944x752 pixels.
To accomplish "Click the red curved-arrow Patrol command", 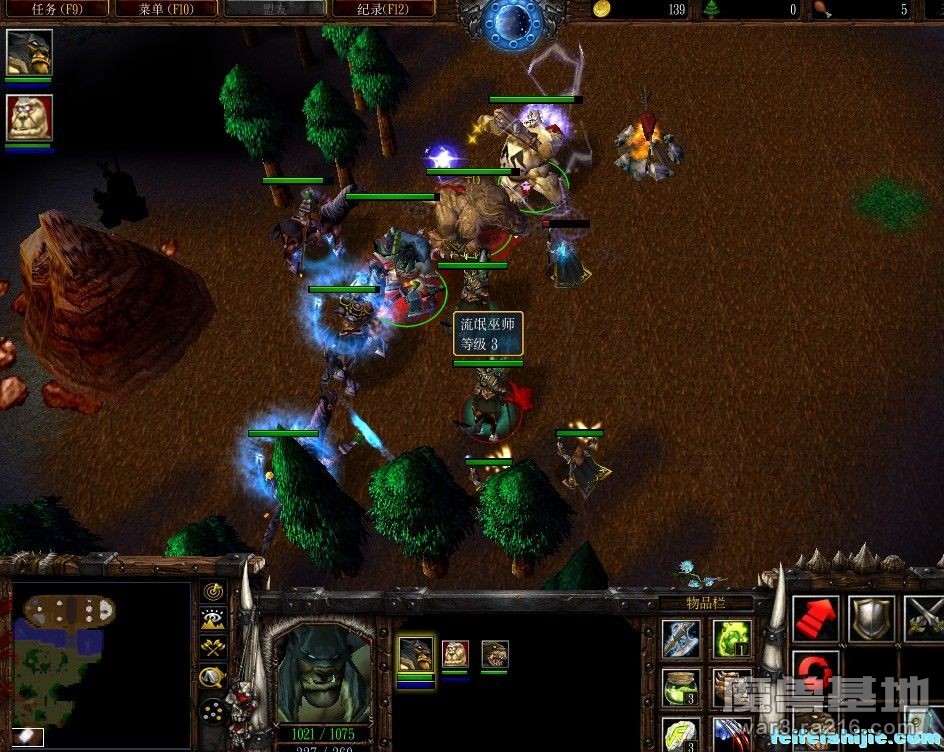I will pyautogui.click(x=814, y=670).
